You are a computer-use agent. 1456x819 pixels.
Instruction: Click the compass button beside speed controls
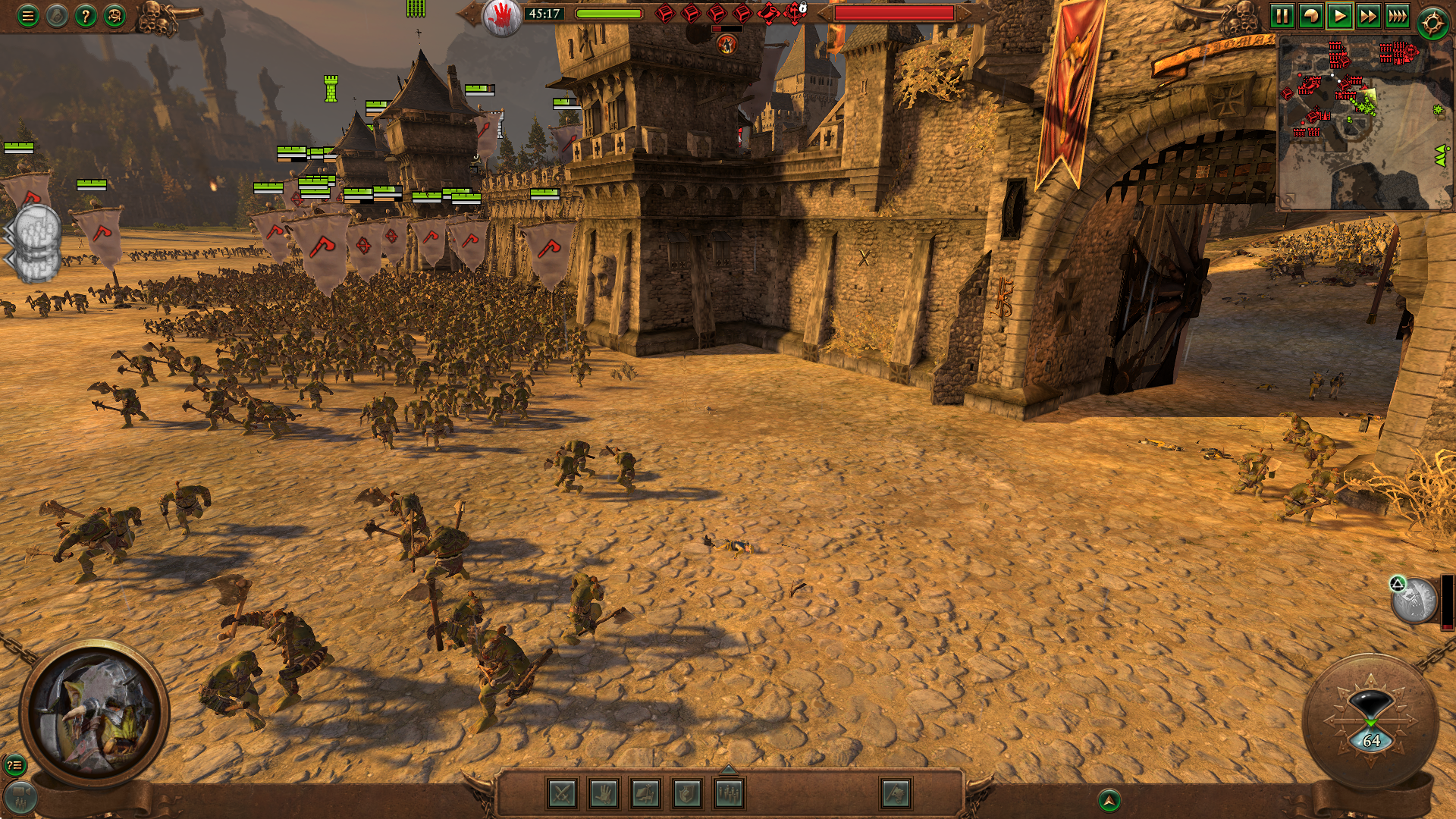[x=1432, y=23]
